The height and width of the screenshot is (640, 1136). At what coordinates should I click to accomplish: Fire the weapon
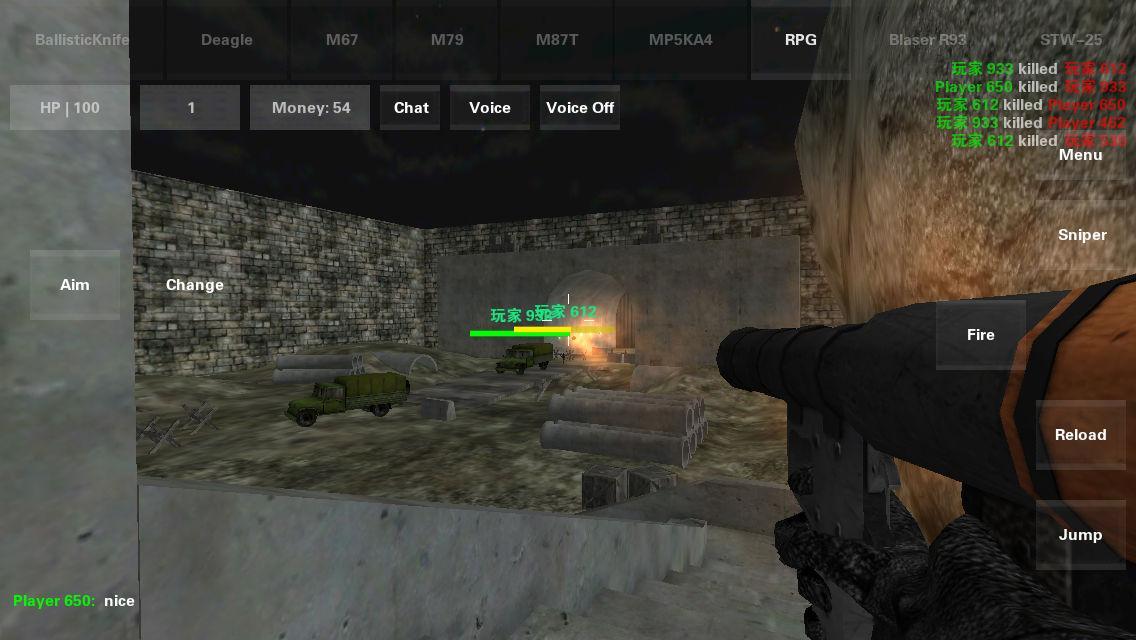tap(980, 335)
